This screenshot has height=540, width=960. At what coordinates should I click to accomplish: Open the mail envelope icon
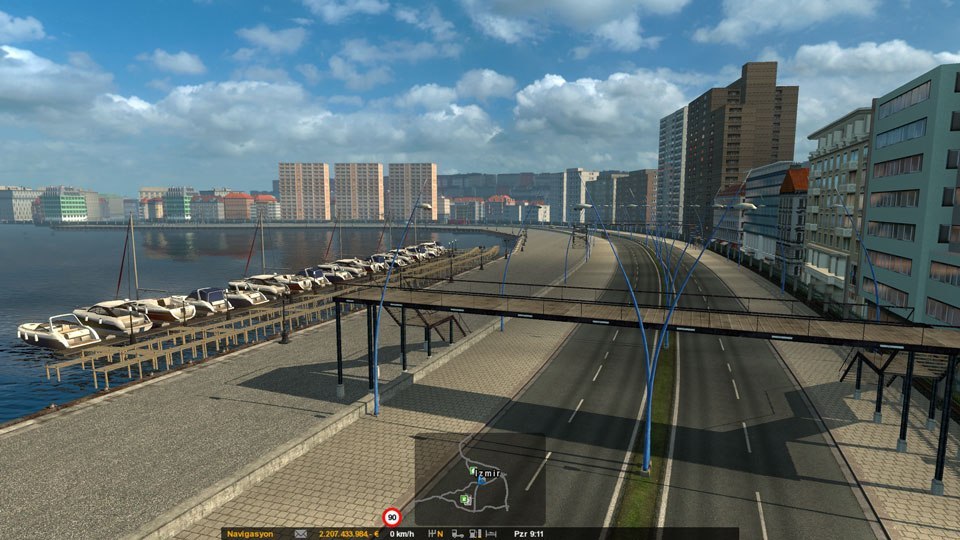click(x=300, y=534)
